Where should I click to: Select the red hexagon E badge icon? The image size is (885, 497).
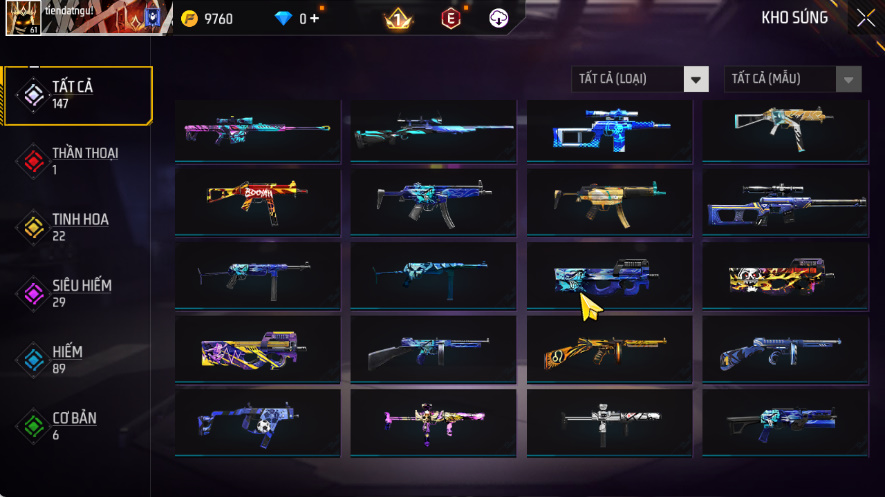[451, 18]
